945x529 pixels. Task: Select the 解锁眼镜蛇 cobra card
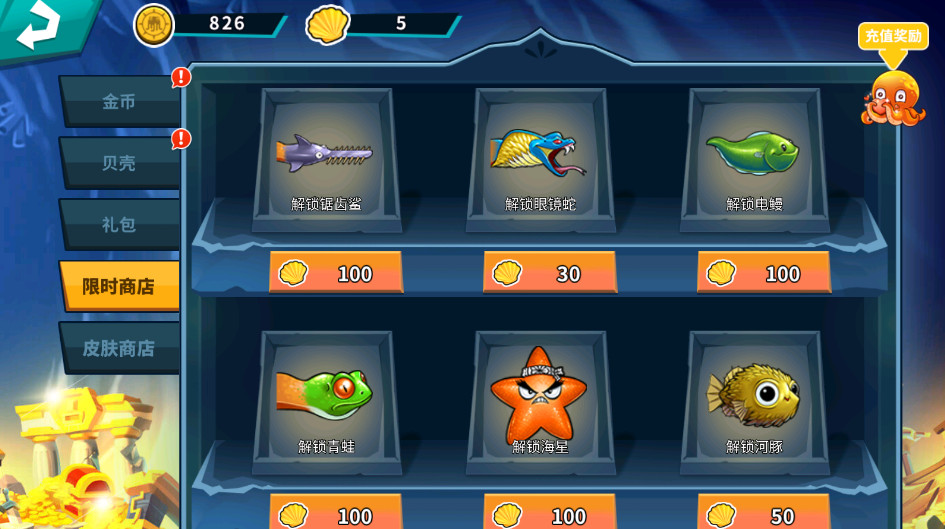540,160
